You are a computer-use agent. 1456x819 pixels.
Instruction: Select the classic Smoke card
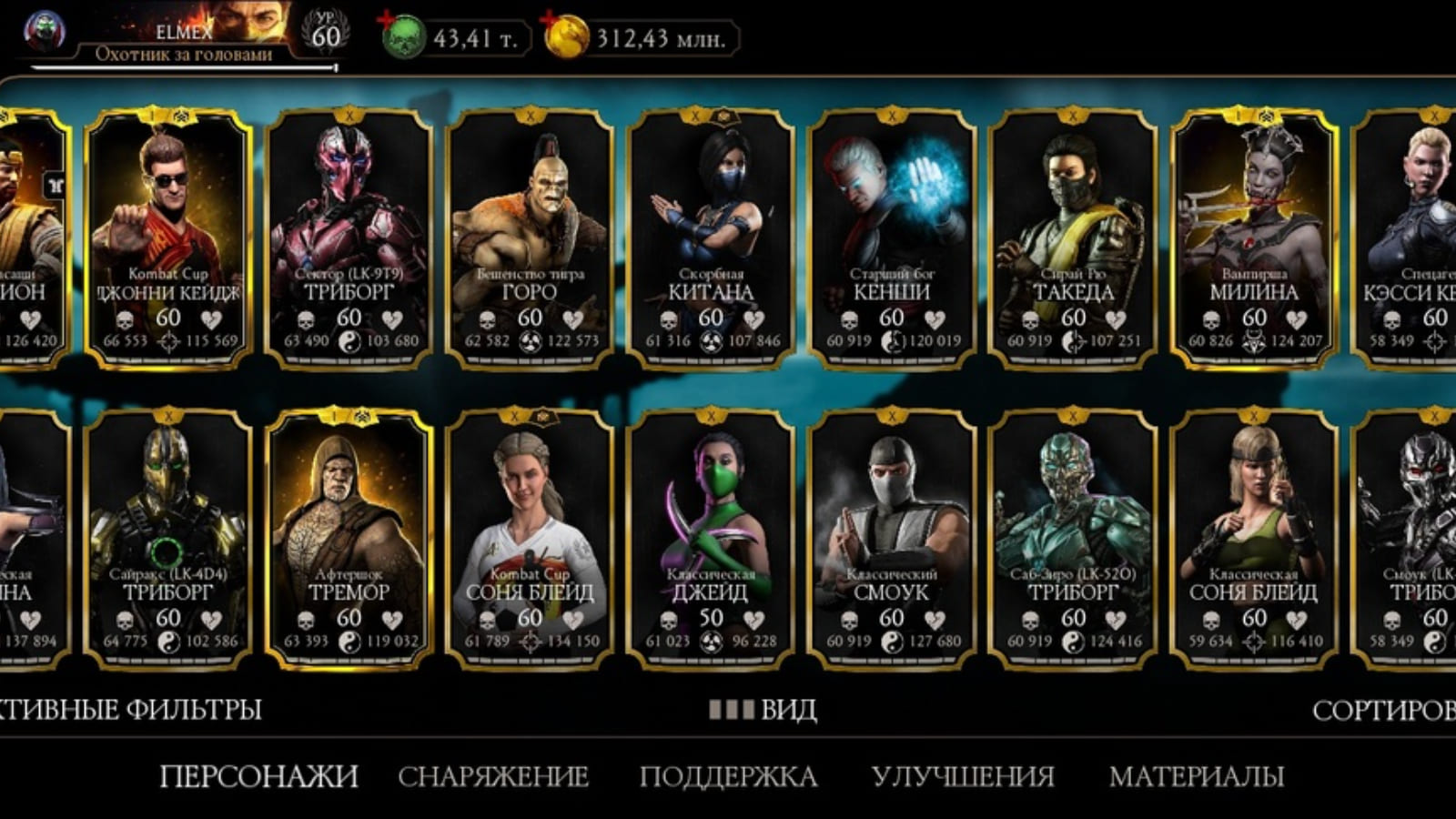[x=892, y=537]
